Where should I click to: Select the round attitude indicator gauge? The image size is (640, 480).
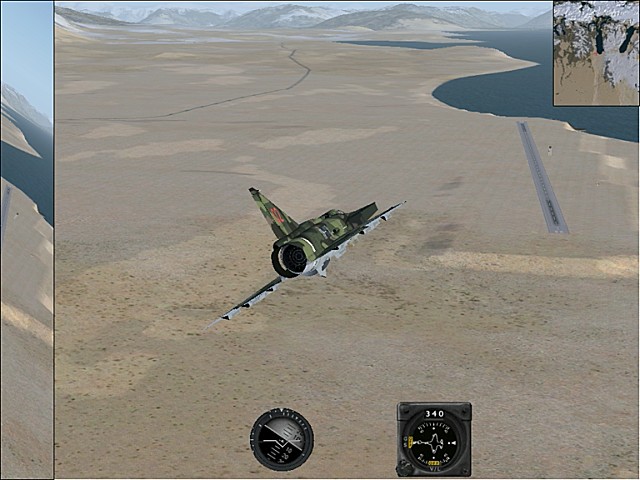coord(282,440)
